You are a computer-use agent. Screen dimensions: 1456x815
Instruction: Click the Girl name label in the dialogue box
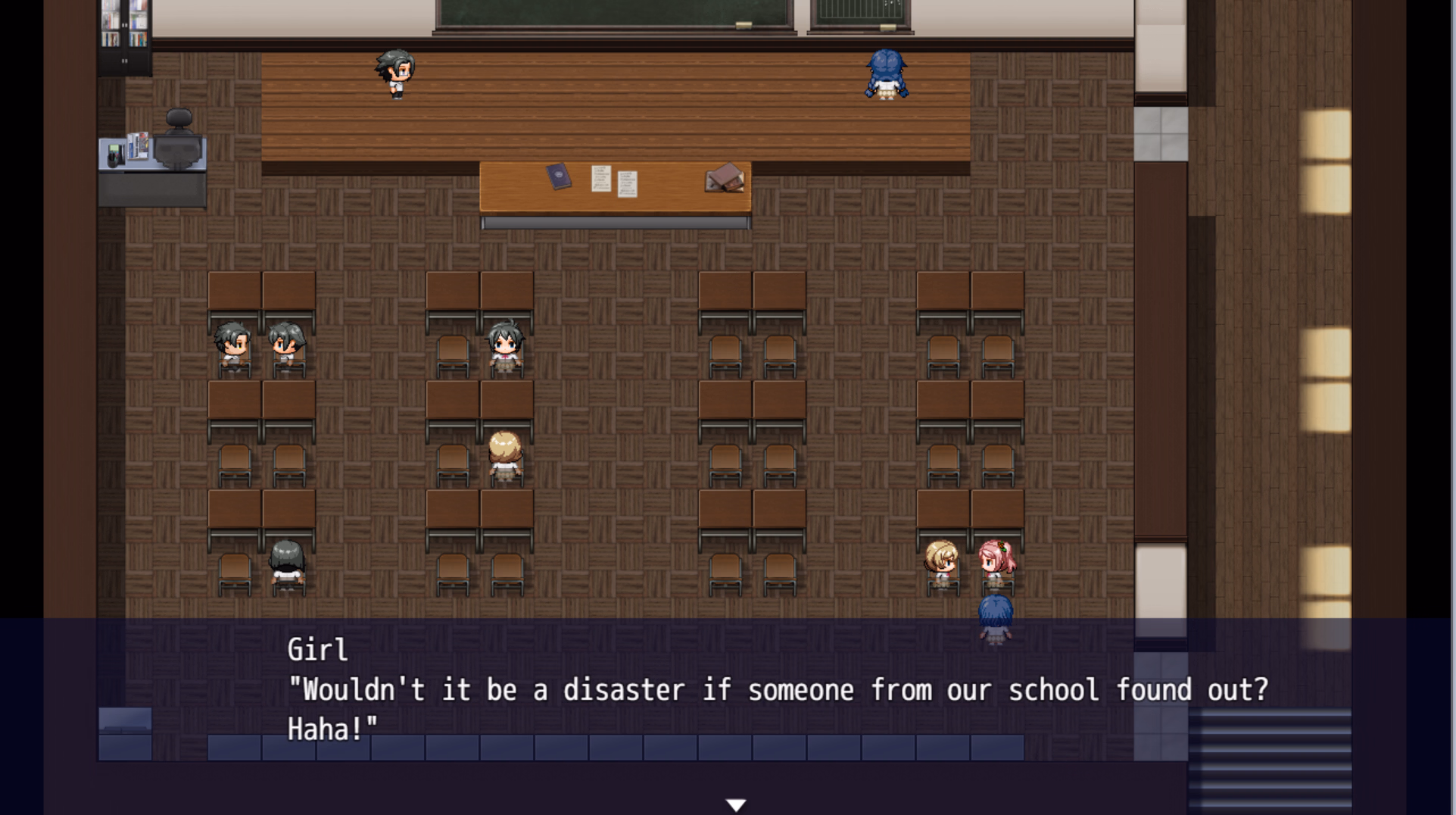317,648
